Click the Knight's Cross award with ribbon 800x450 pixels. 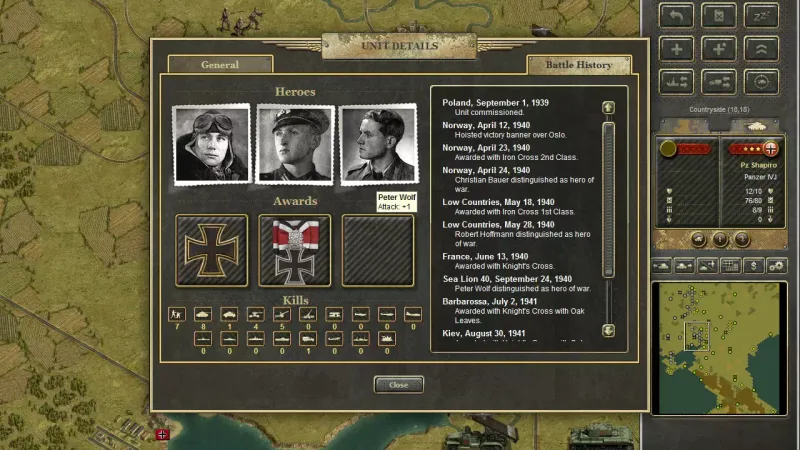click(x=295, y=250)
